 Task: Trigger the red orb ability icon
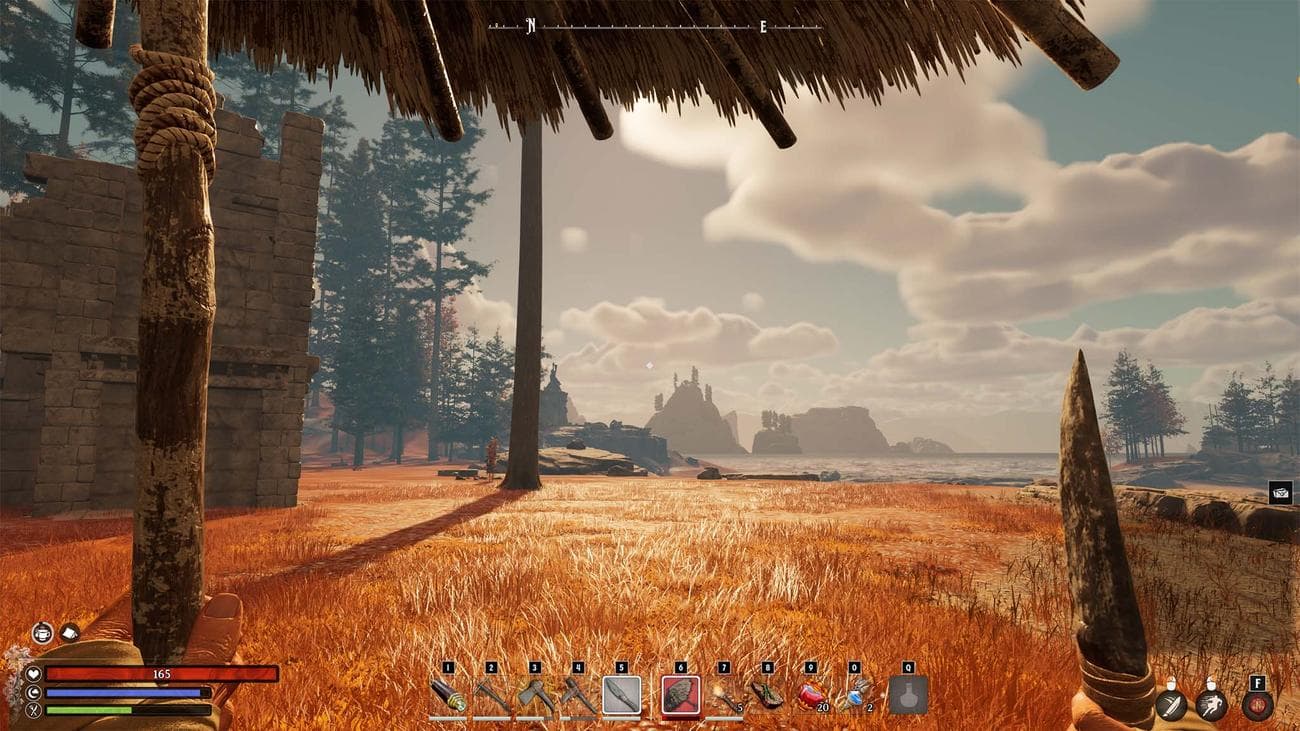pyautogui.click(x=1257, y=705)
